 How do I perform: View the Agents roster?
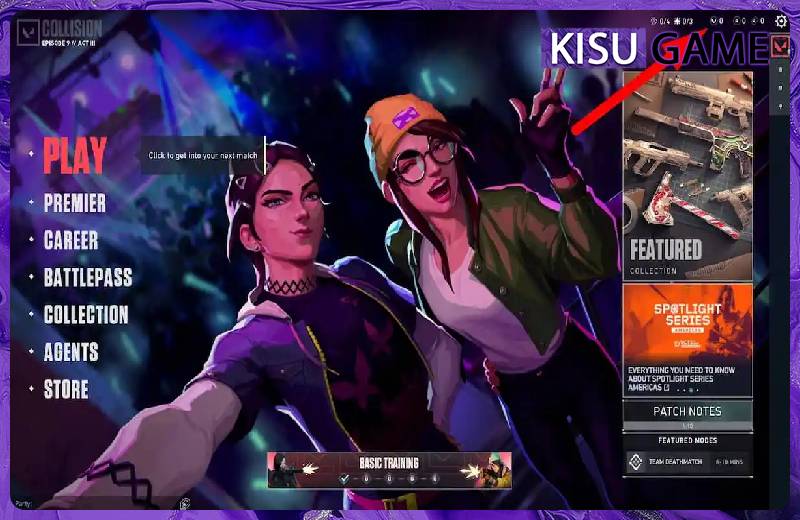click(71, 352)
